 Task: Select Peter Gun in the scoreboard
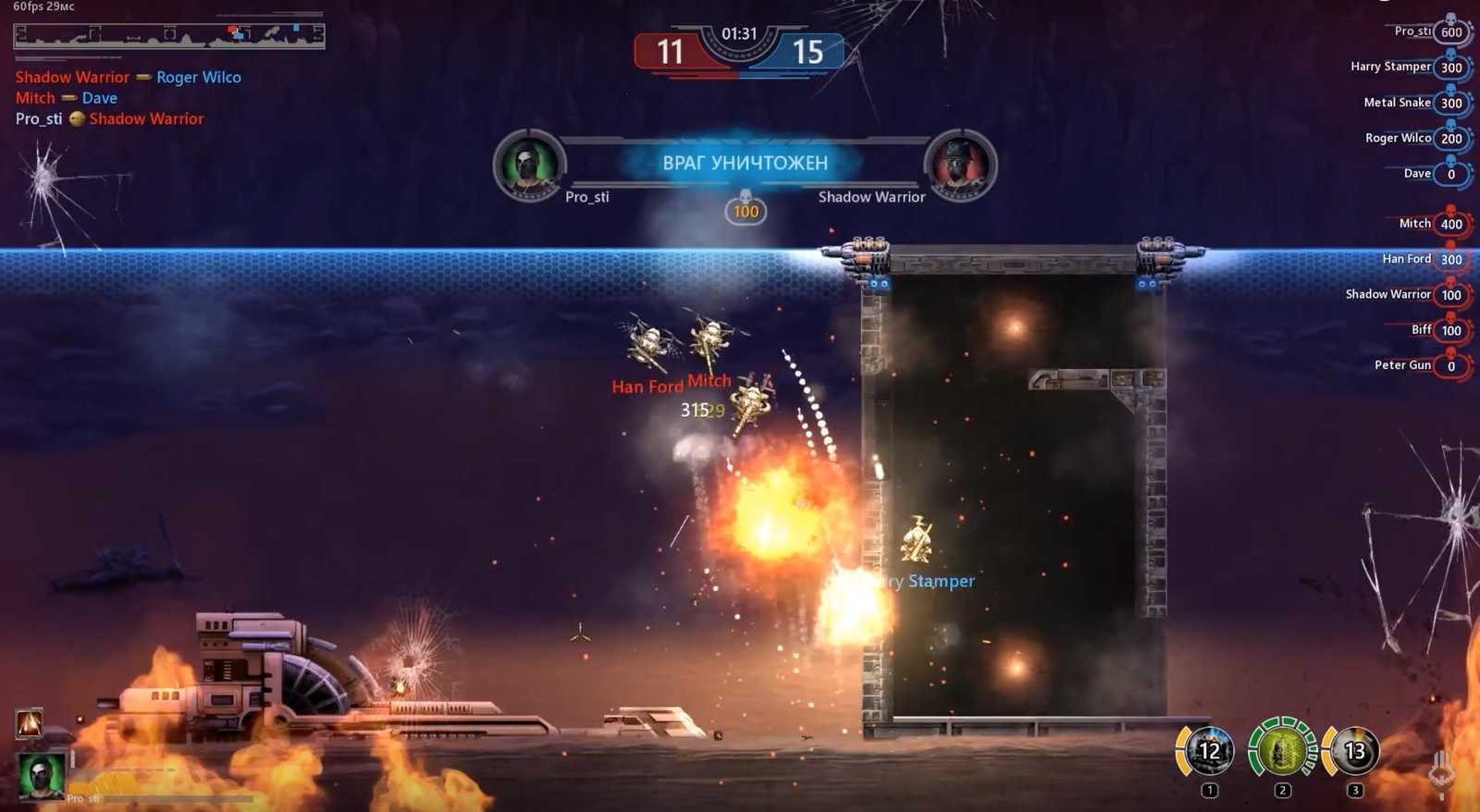coord(1419,365)
